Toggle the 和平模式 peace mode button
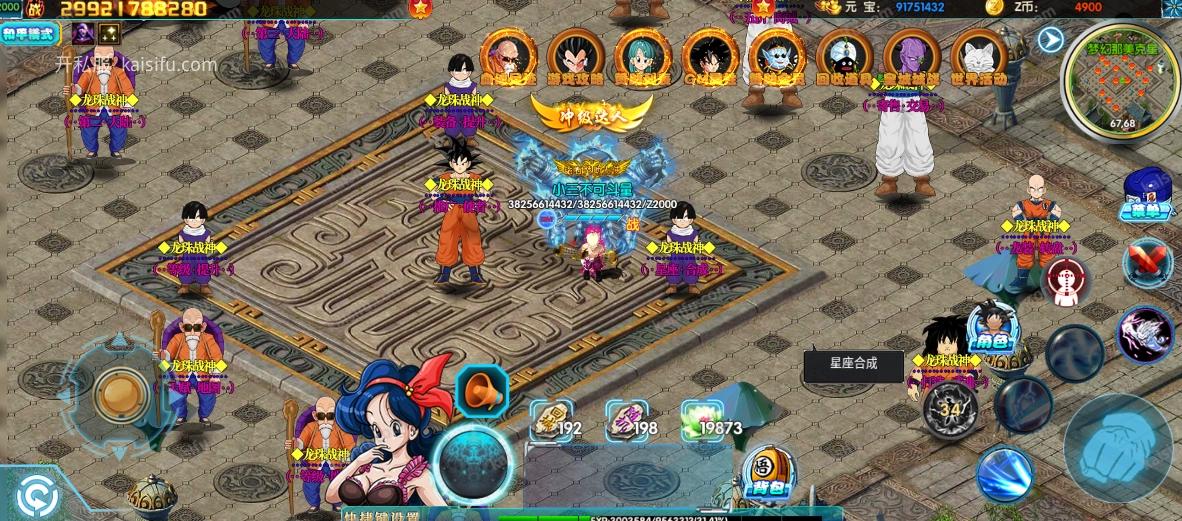Viewport: 1182px width, 521px height. 30,33
